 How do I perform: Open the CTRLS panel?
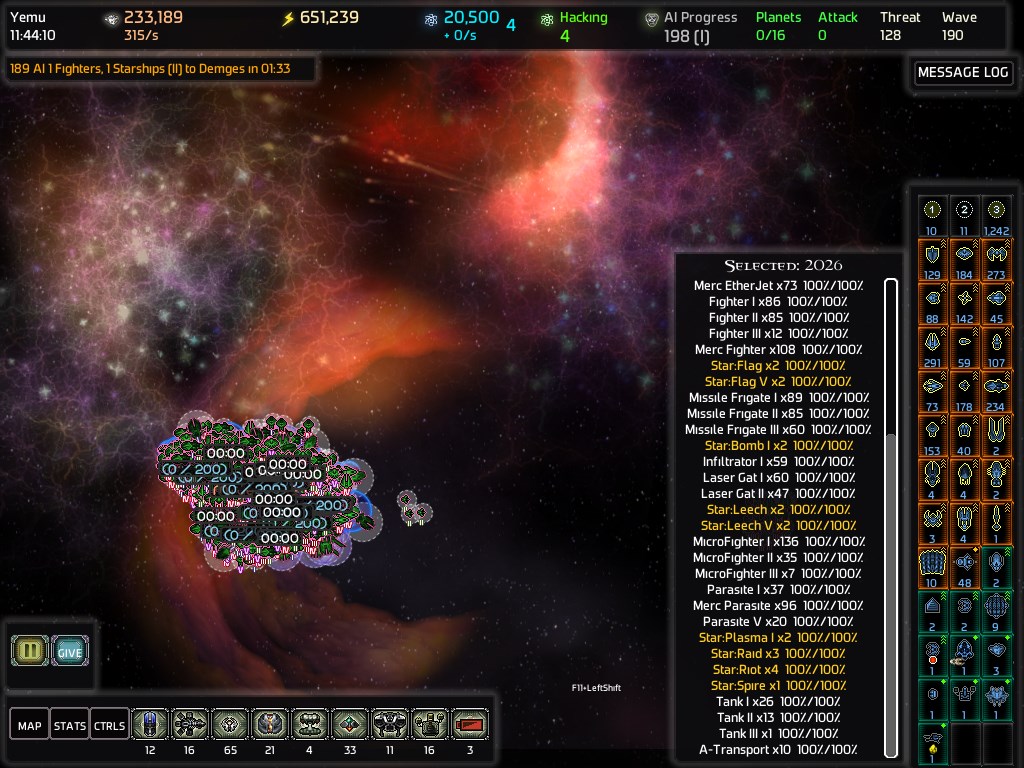click(x=110, y=725)
